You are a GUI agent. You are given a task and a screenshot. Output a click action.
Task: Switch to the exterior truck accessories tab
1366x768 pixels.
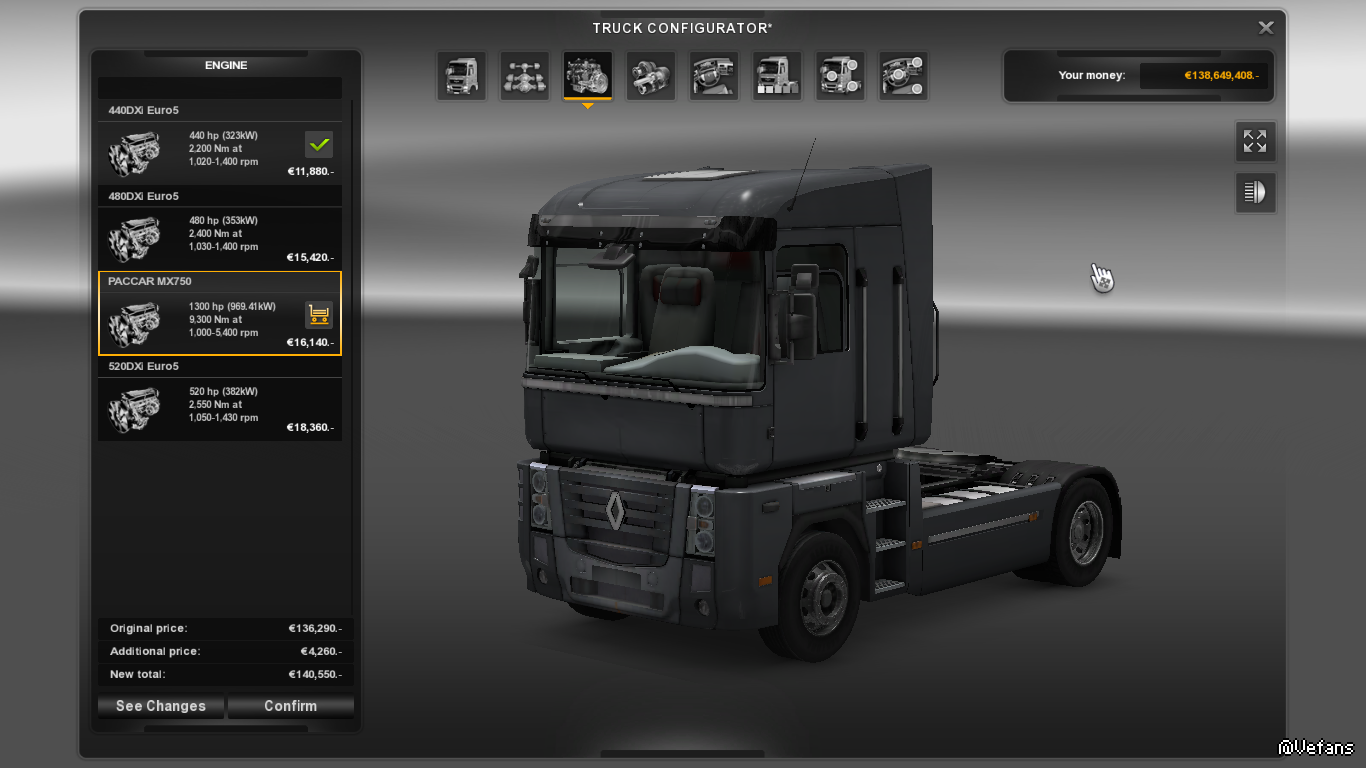(840, 76)
